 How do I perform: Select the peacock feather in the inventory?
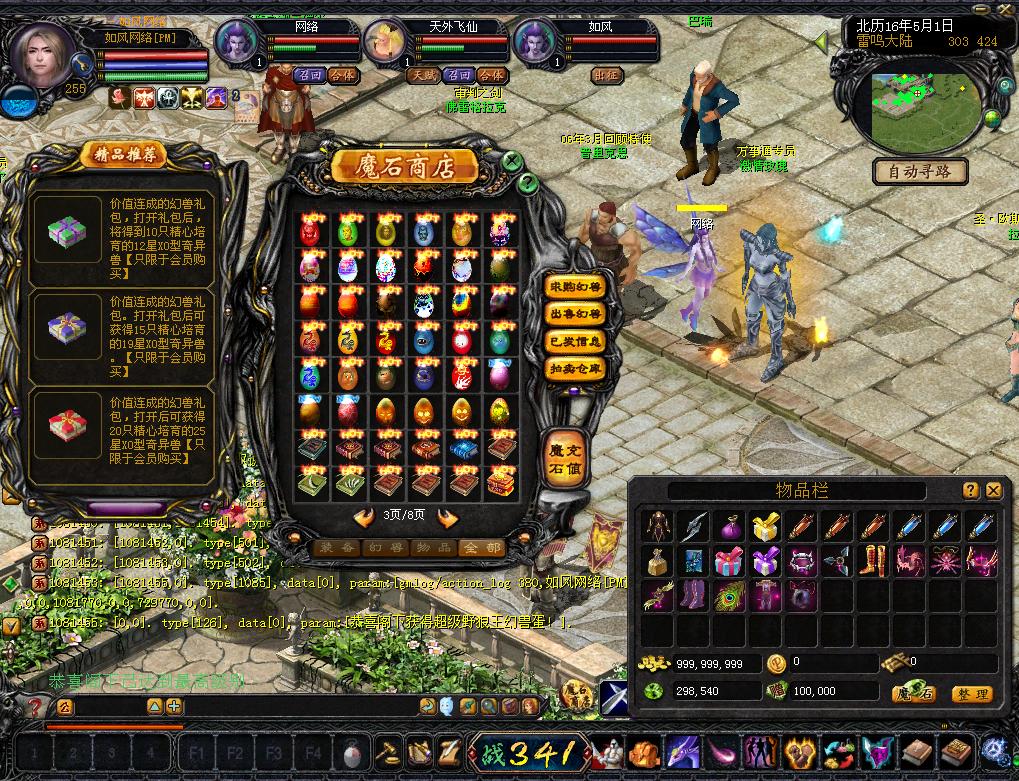pos(730,597)
